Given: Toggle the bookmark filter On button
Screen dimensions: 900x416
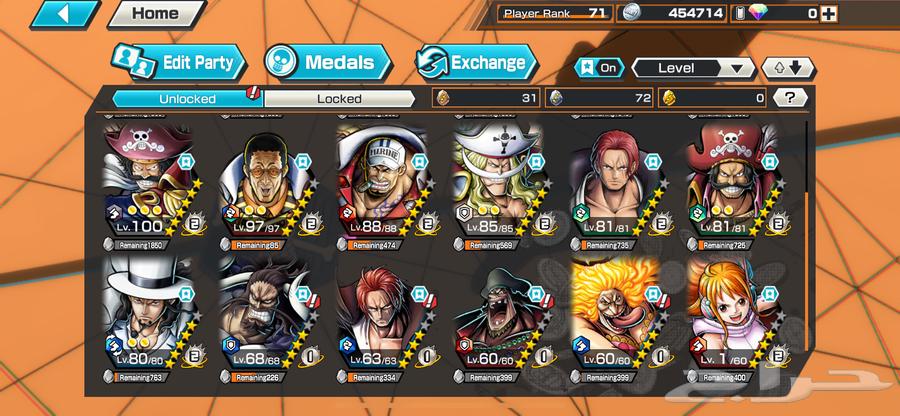Looking at the screenshot, I should [x=599, y=68].
